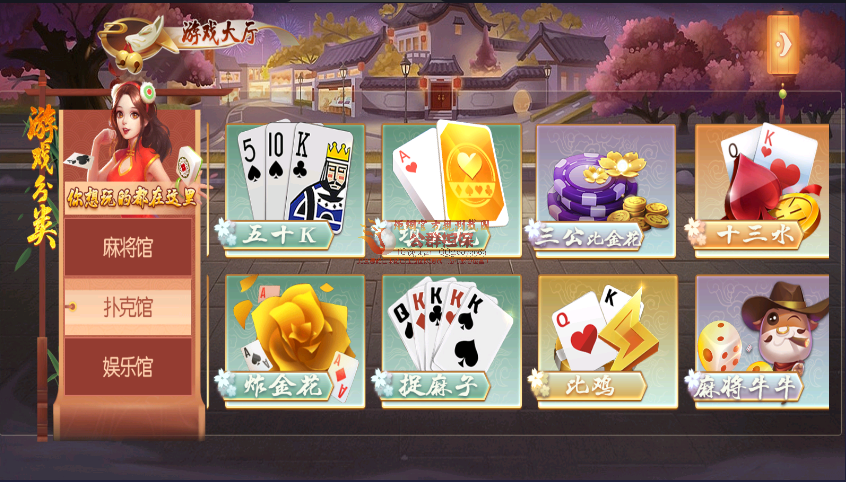This screenshot has height=482, width=846.
Task: Open the 娱乐馆 category tab
Action: (127, 366)
